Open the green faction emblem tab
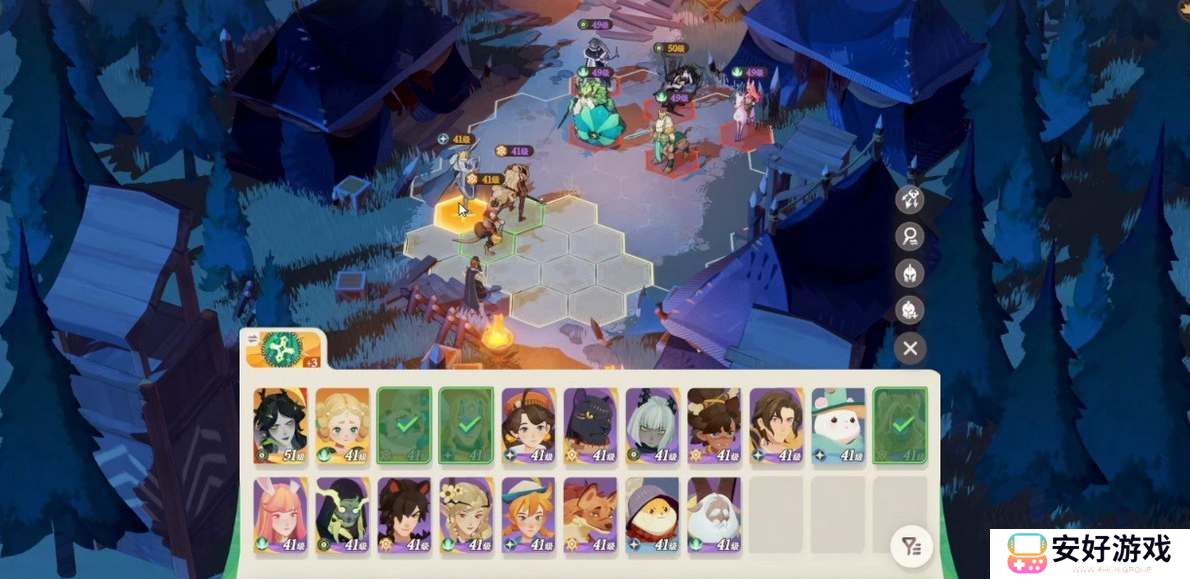Screen dimensions: 1190x579 [281, 349]
